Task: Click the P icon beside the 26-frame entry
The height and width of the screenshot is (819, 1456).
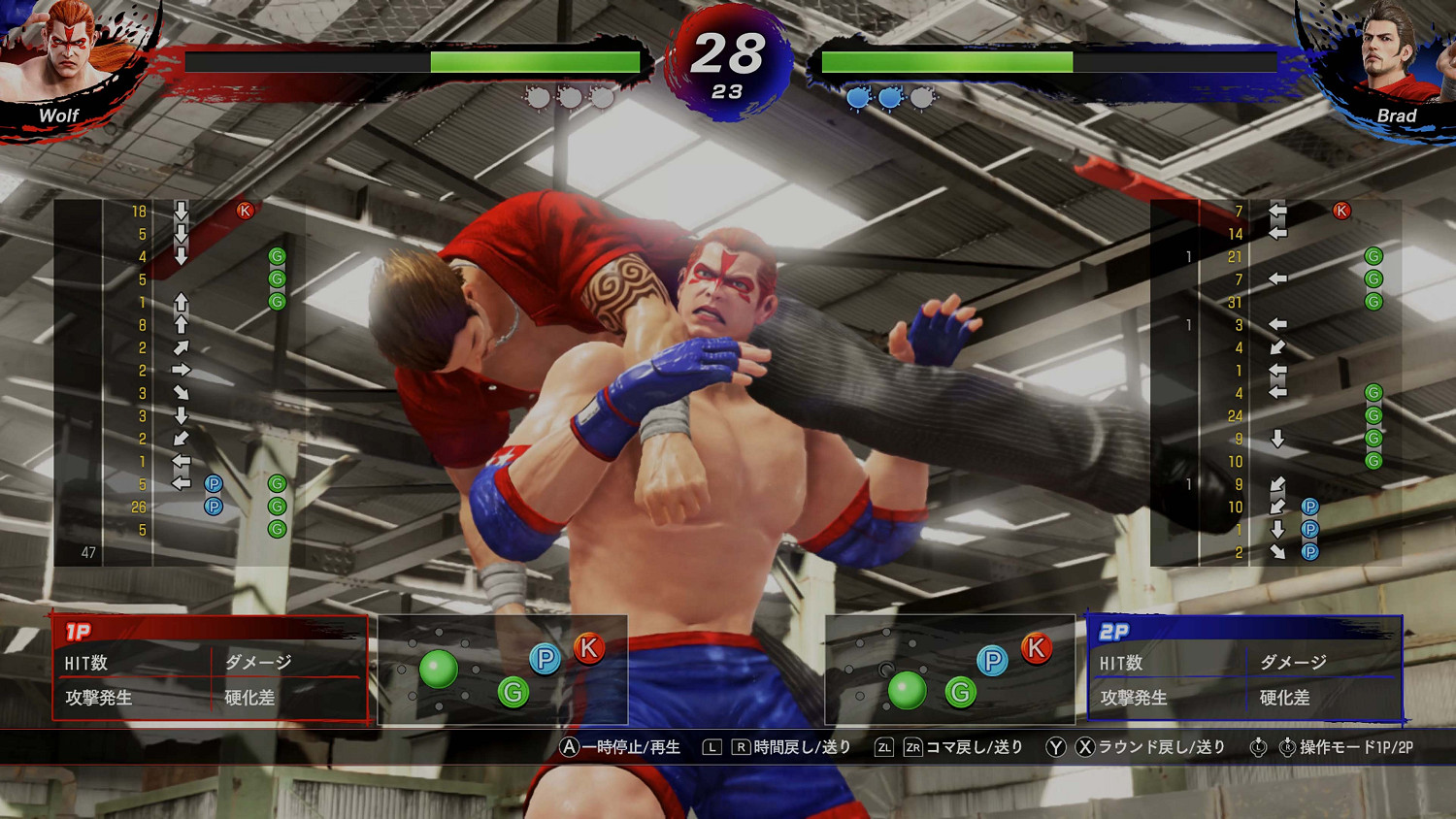Action: (213, 506)
